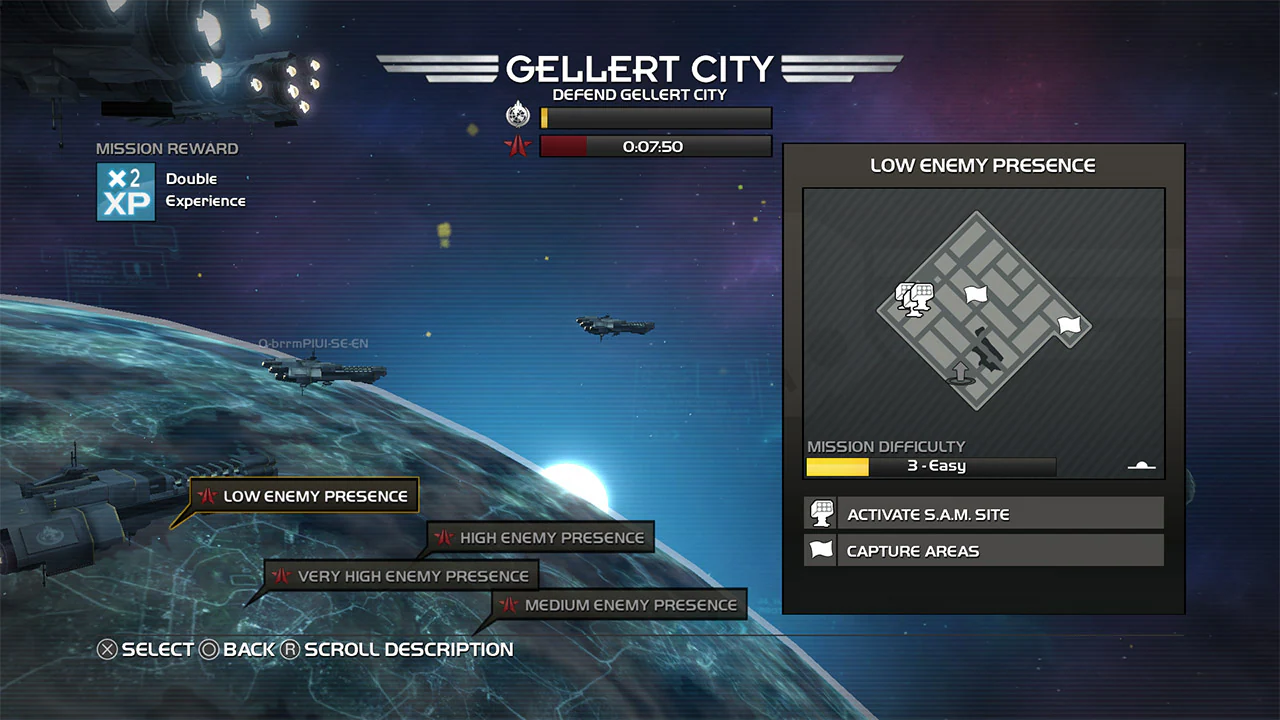Click the right-edge flag marker on the minimap
This screenshot has height=720, width=1280.
point(1069,324)
